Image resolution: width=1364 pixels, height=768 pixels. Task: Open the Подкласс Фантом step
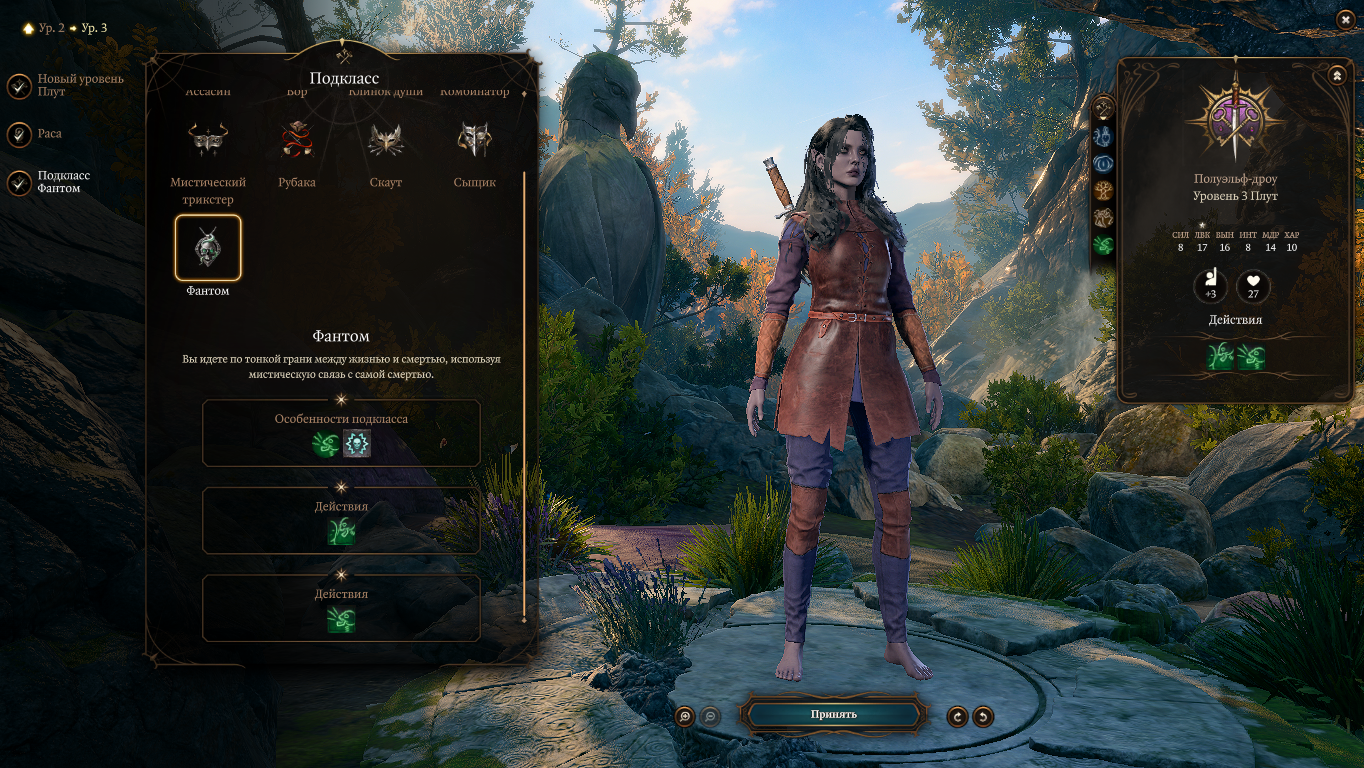(x=19, y=182)
